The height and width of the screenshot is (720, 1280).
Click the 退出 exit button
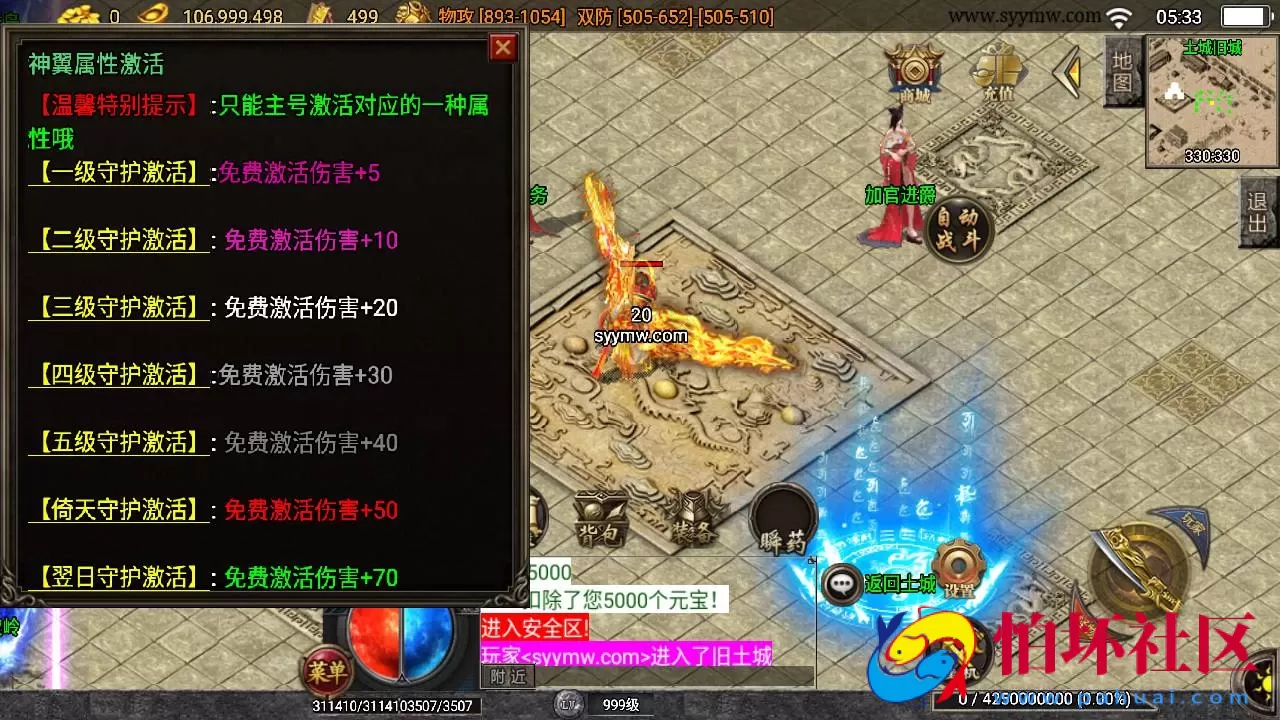(1256, 210)
